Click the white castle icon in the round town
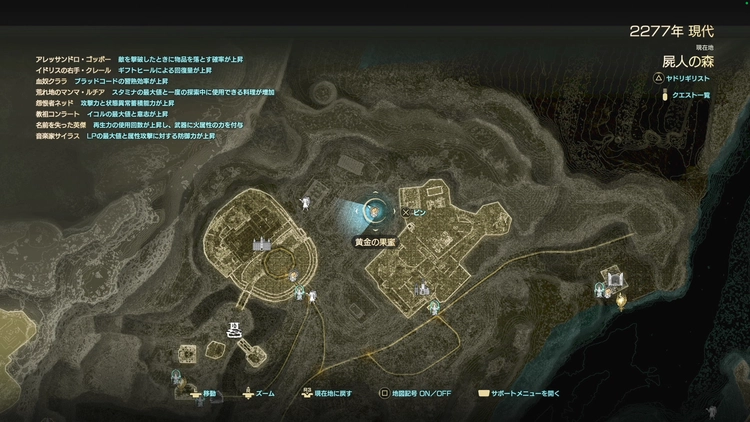750x422 pixels. click(262, 242)
